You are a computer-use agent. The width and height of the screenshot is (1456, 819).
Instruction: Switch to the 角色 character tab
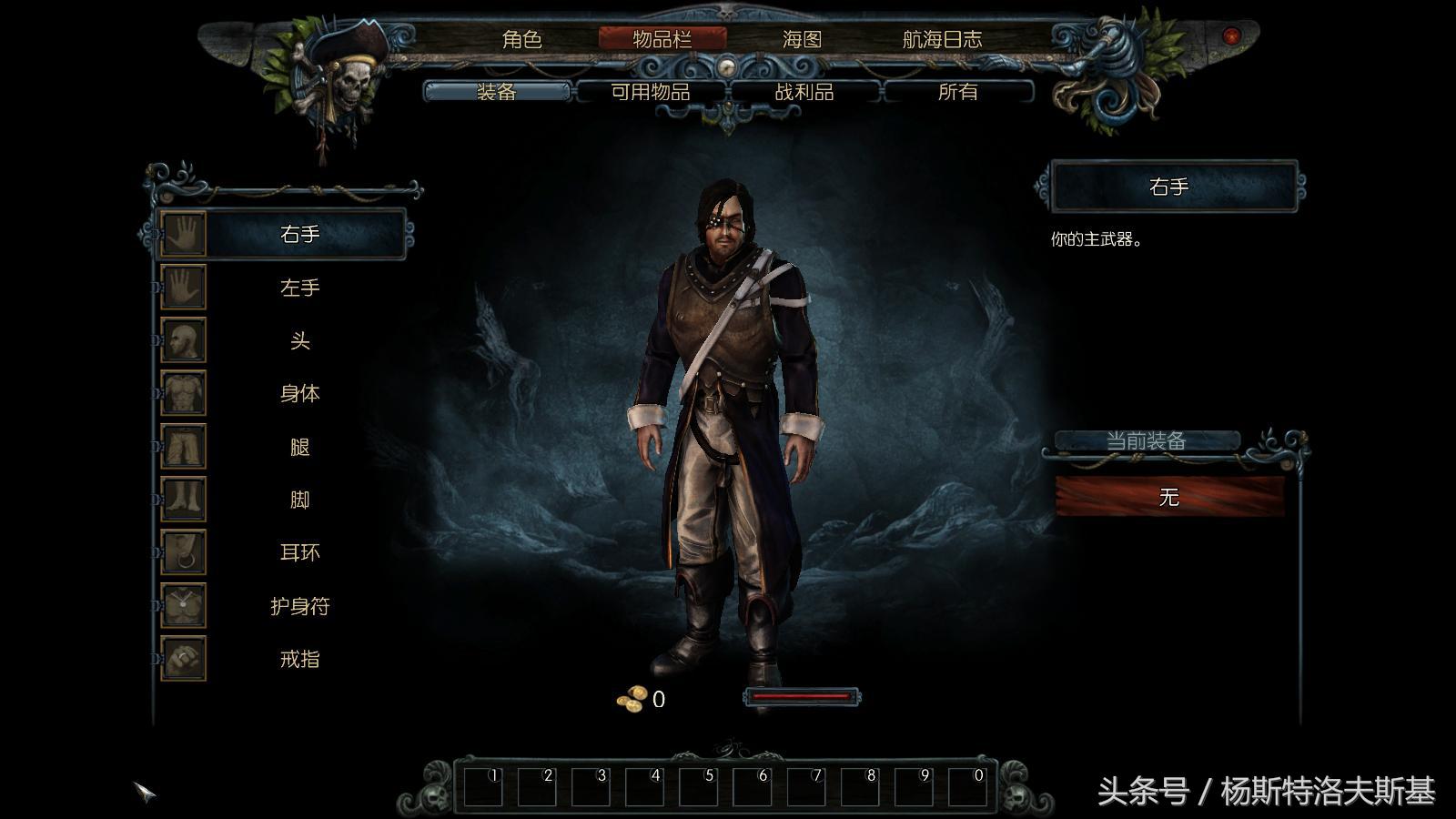pyautogui.click(x=521, y=39)
